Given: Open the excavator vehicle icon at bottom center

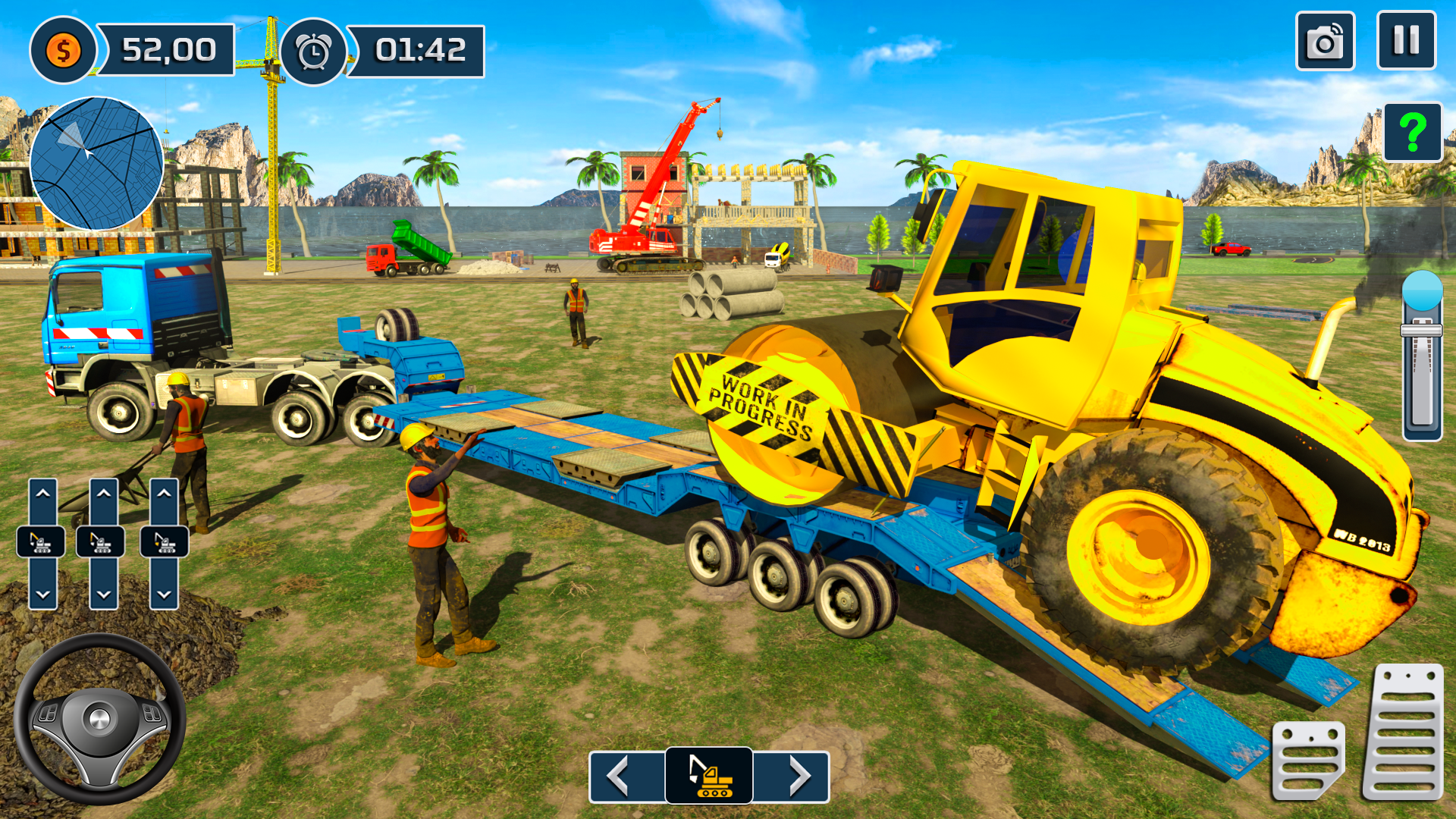Looking at the screenshot, I should point(709,776).
